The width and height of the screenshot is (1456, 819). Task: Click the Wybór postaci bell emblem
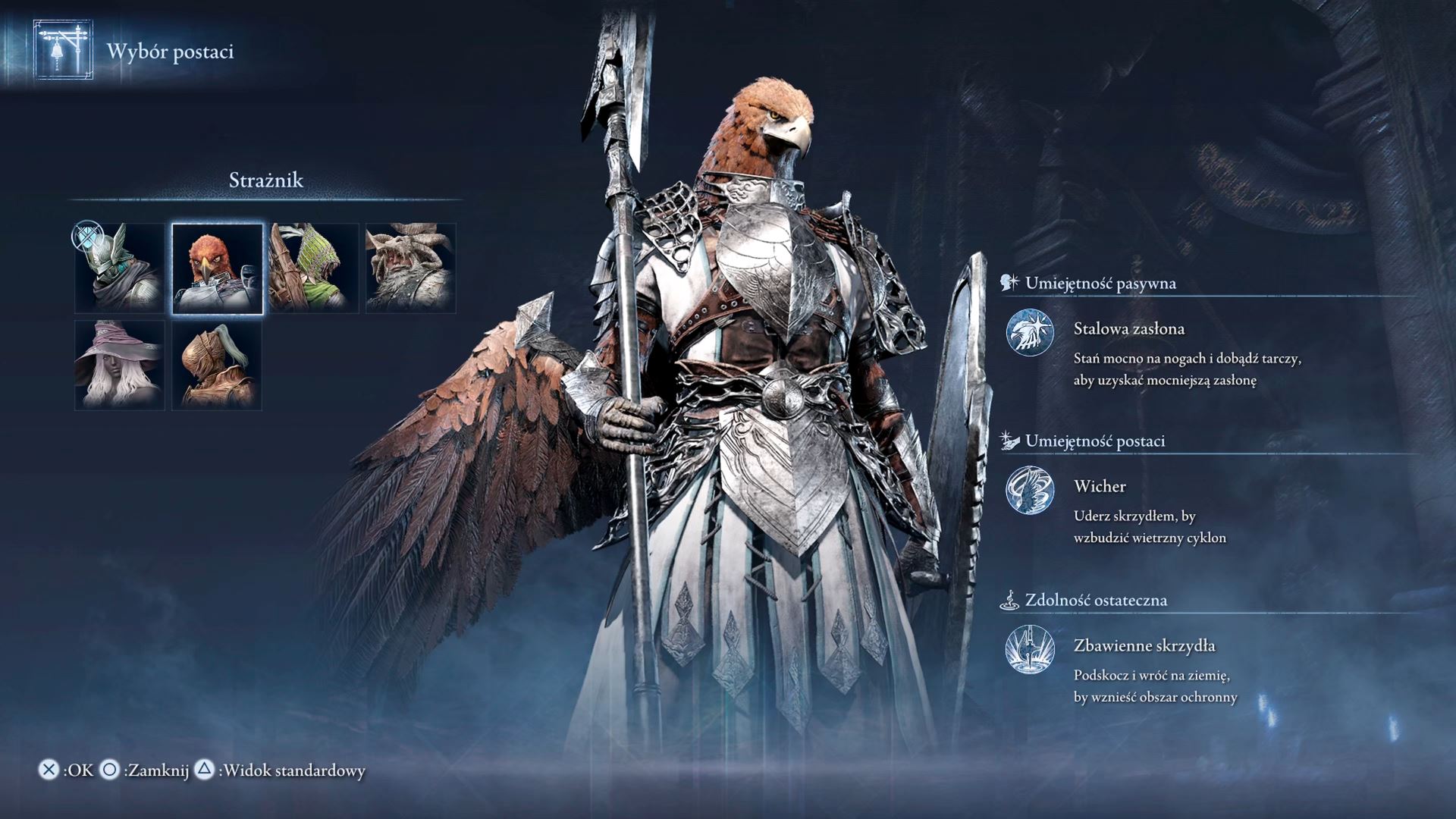click(x=64, y=50)
